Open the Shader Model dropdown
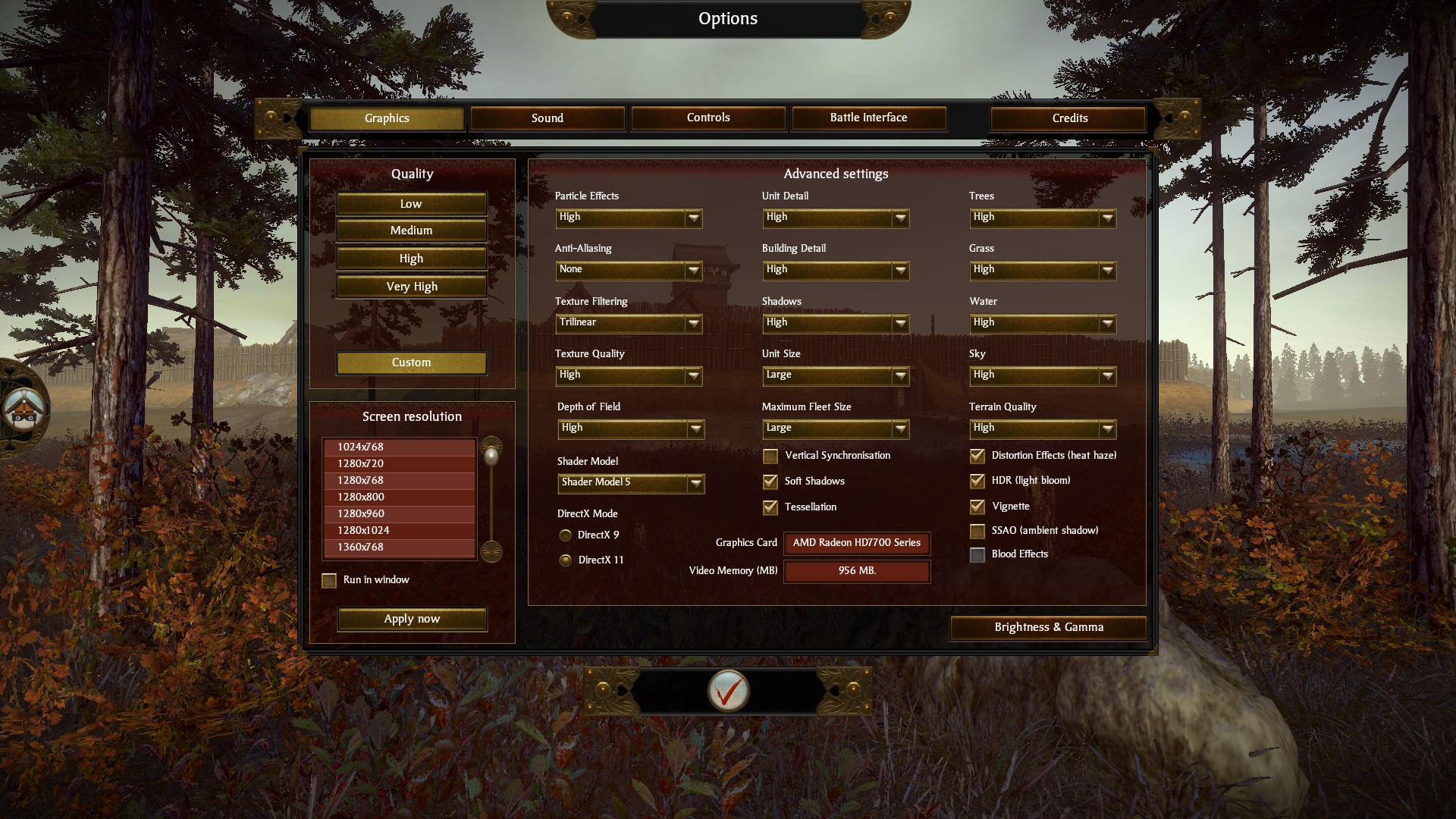The height and width of the screenshot is (819, 1456). (x=631, y=483)
